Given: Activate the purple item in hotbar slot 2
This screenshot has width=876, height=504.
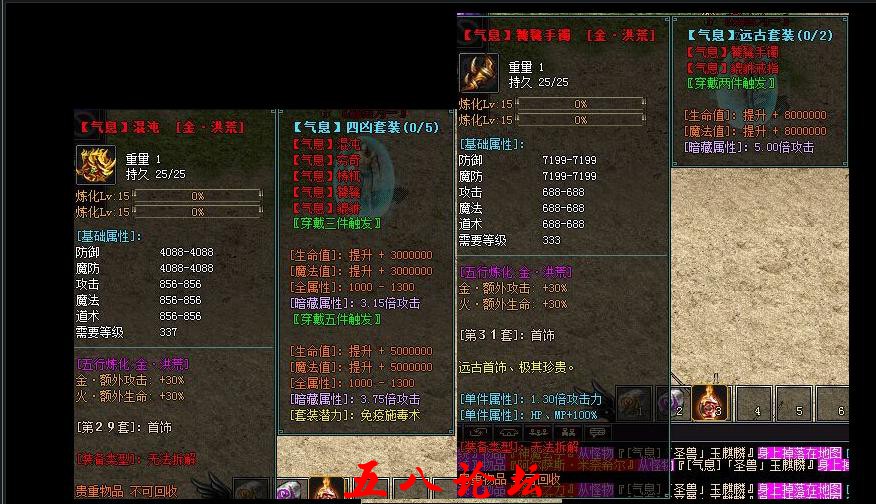Looking at the screenshot, I should (x=672, y=402).
